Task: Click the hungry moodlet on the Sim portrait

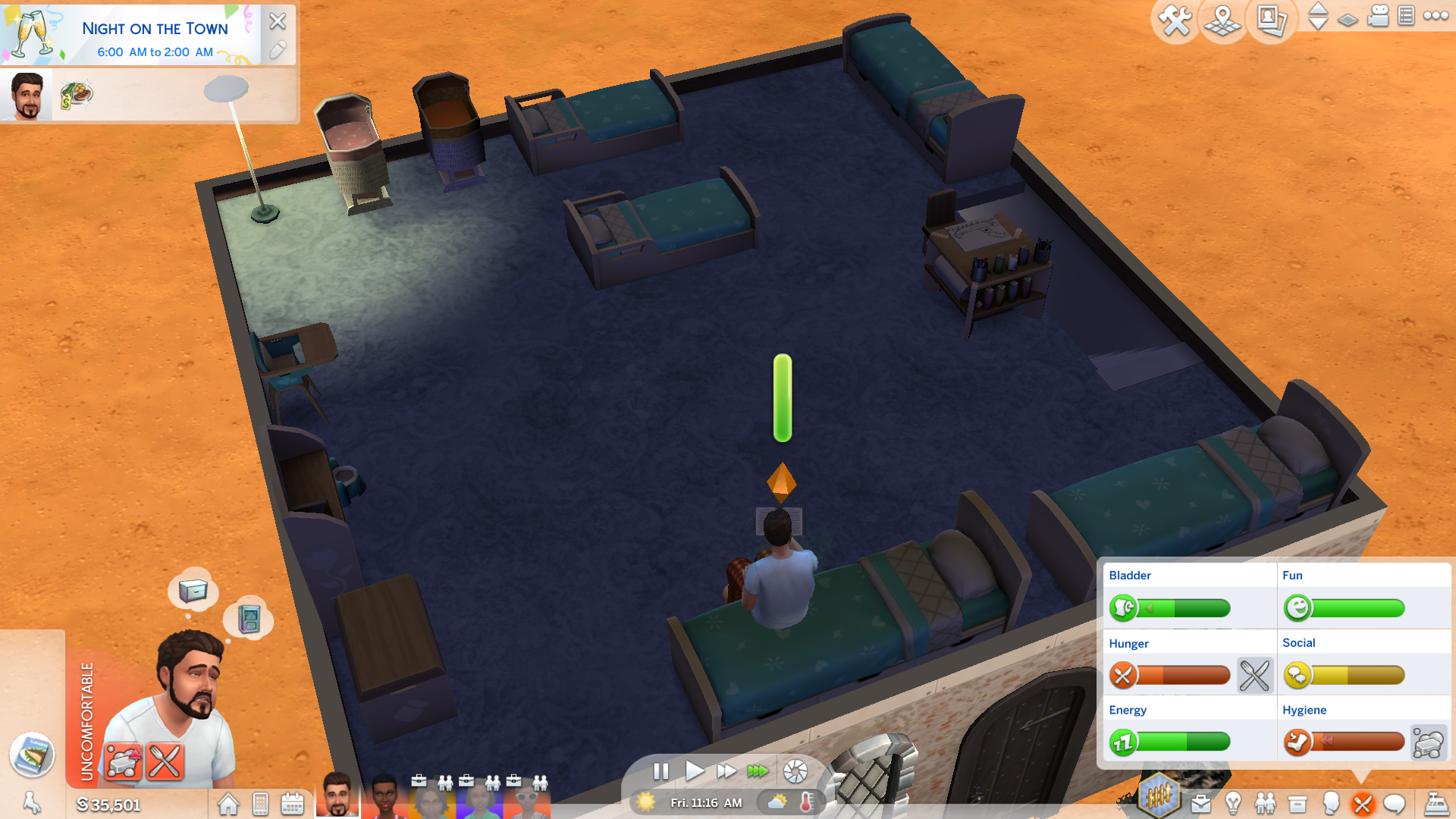Action: (165, 761)
